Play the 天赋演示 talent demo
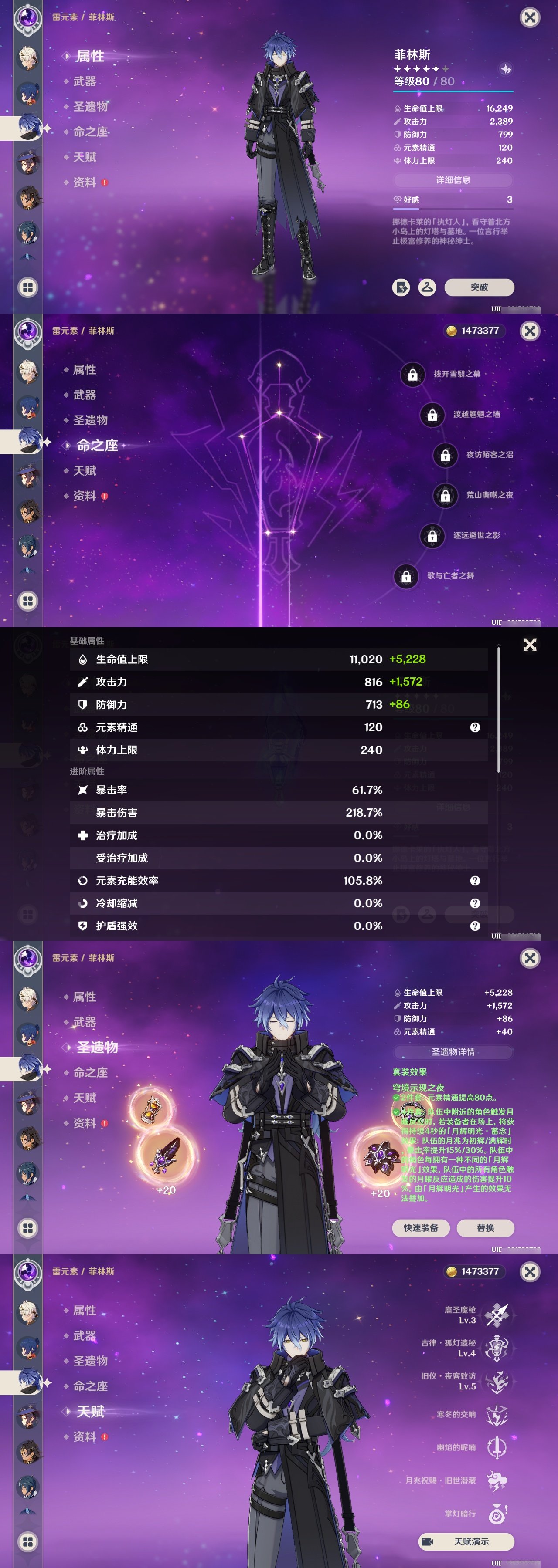558x1568 pixels. coord(466,1541)
